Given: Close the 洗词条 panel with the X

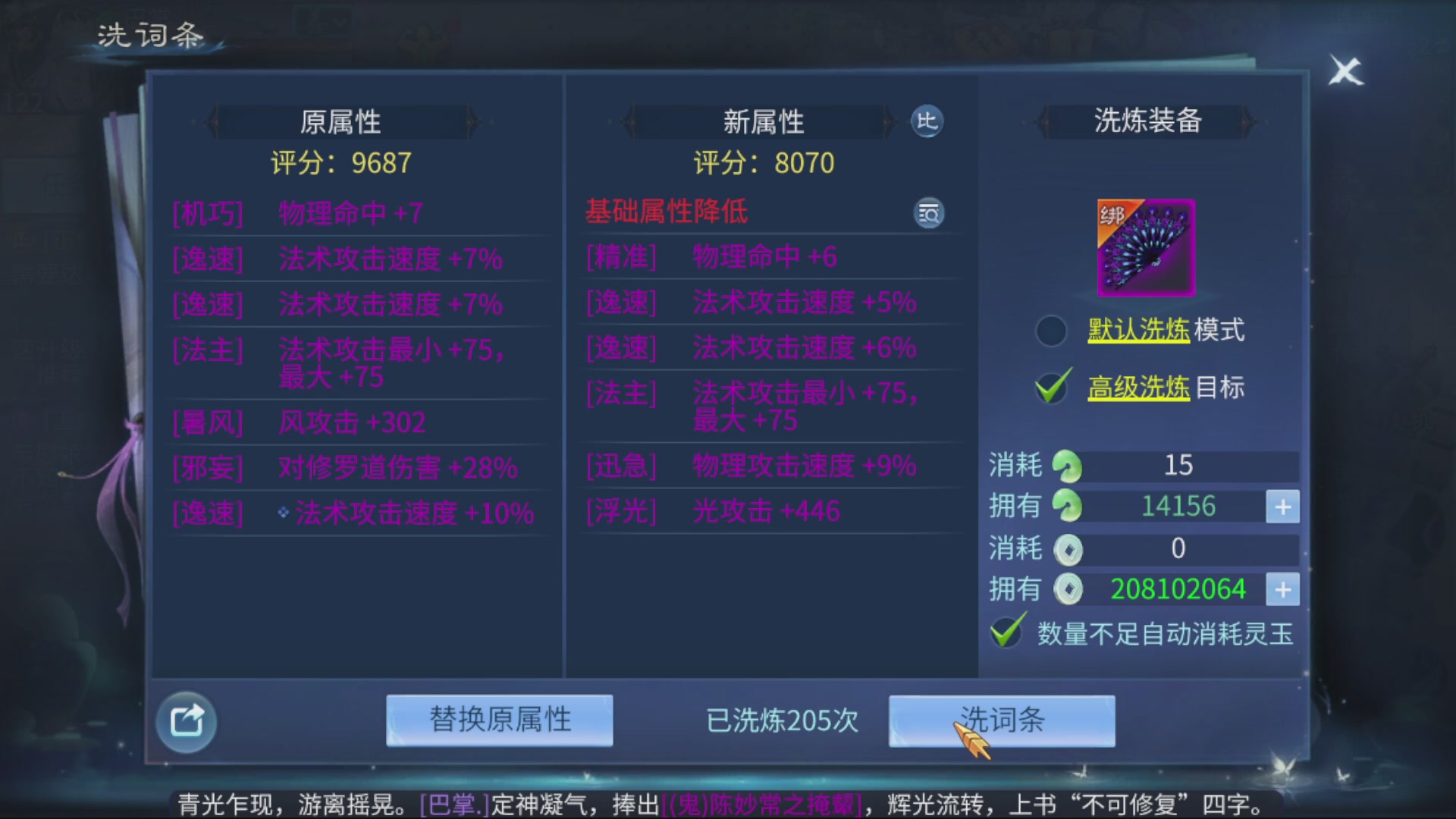Looking at the screenshot, I should (x=1345, y=71).
